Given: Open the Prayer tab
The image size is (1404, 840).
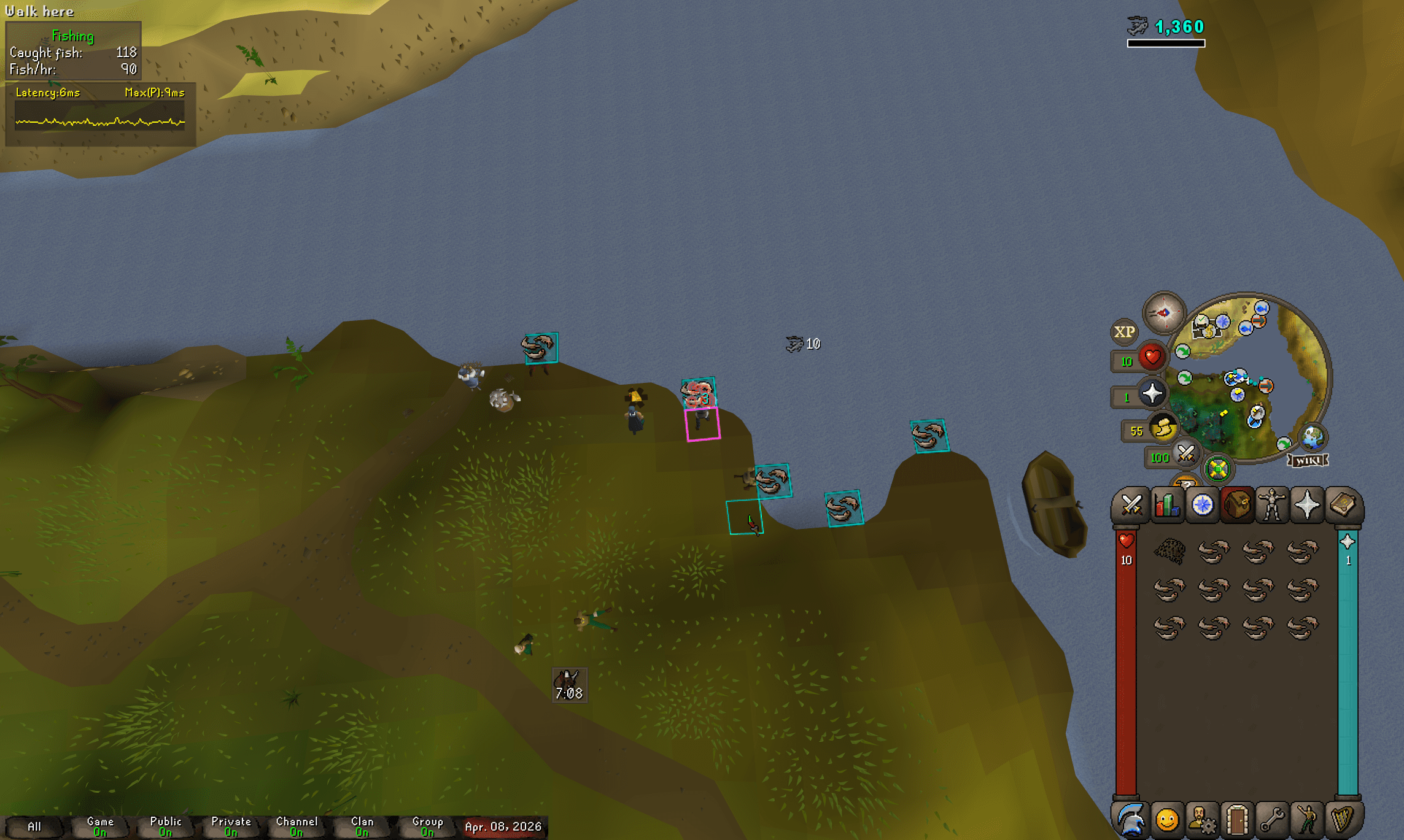Looking at the screenshot, I should [1308, 506].
